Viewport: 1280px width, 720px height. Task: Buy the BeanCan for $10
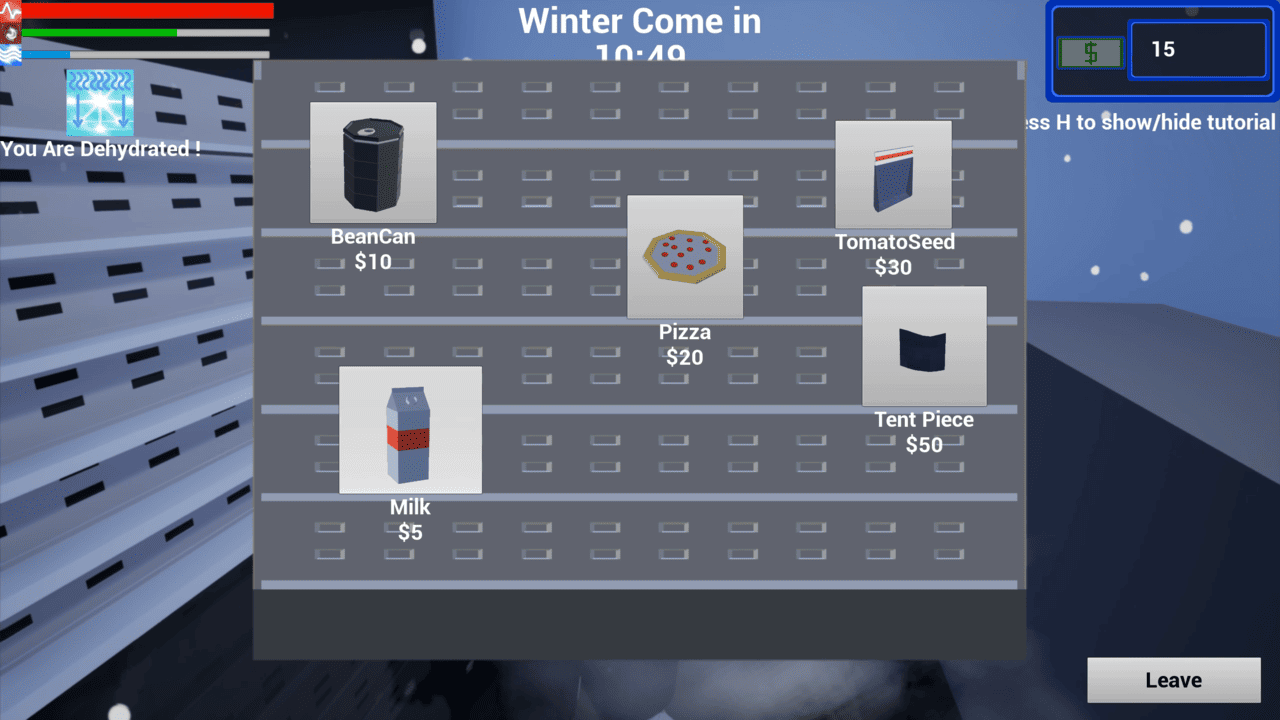click(x=372, y=162)
